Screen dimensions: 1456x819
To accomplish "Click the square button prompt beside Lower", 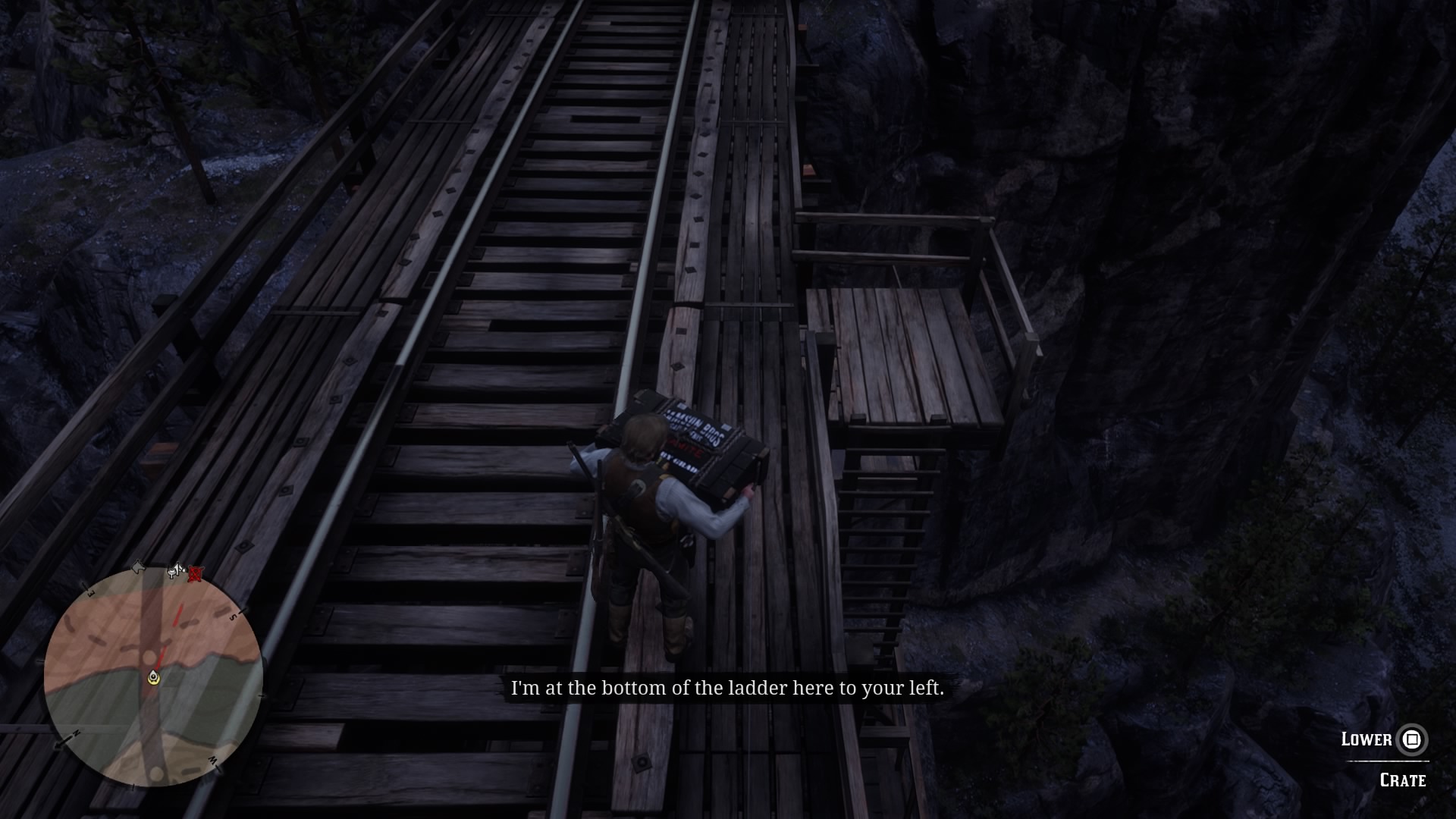I will pos(1410,739).
